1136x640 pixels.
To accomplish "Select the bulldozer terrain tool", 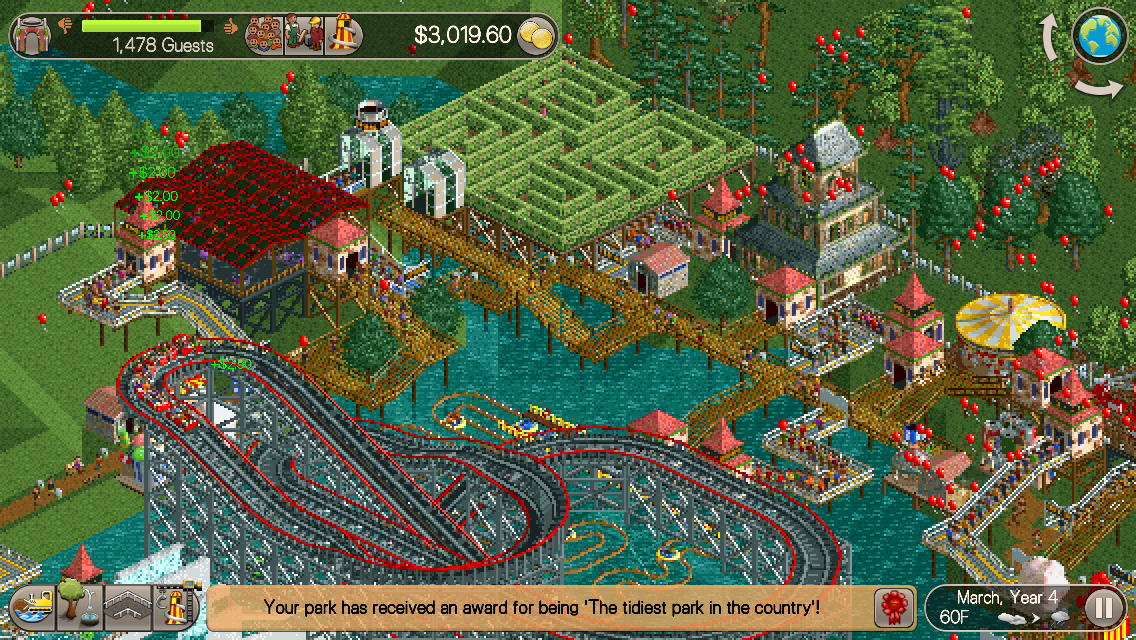I will [33, 607].
